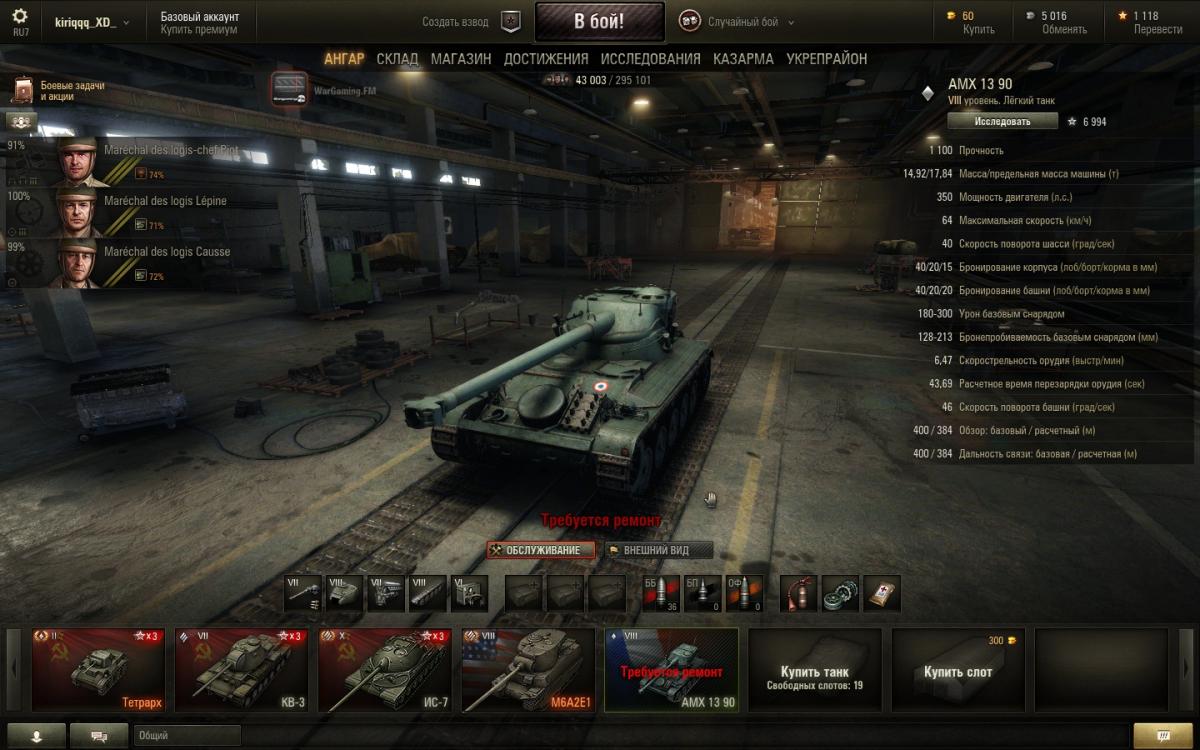Open the Казарма tab
This screenshot has width=1200, height=750.
pyautogui.click(x=743, y=59)
